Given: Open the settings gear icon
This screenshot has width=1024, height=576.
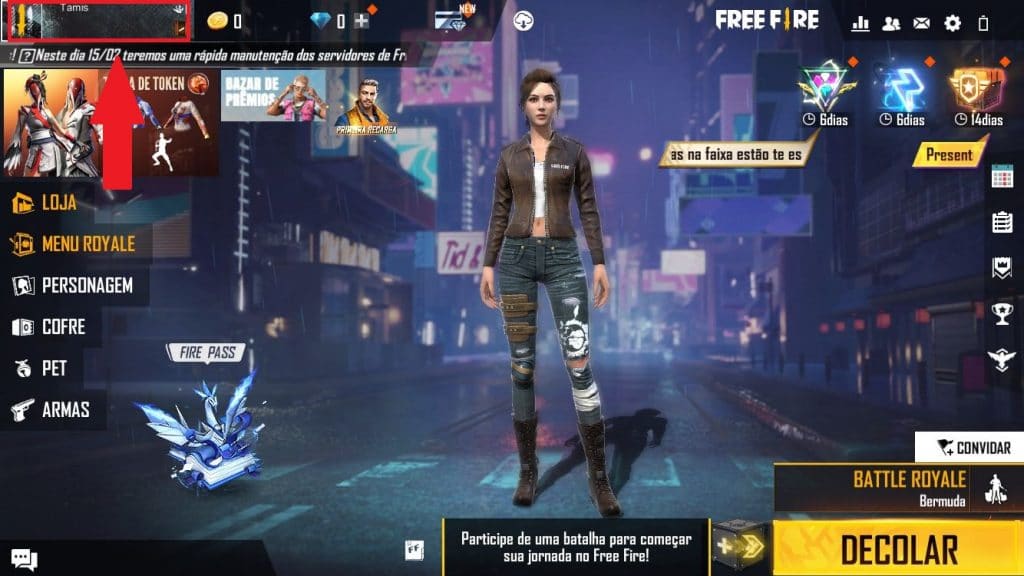Looking at the screenshot, I should tap(952, 22).
